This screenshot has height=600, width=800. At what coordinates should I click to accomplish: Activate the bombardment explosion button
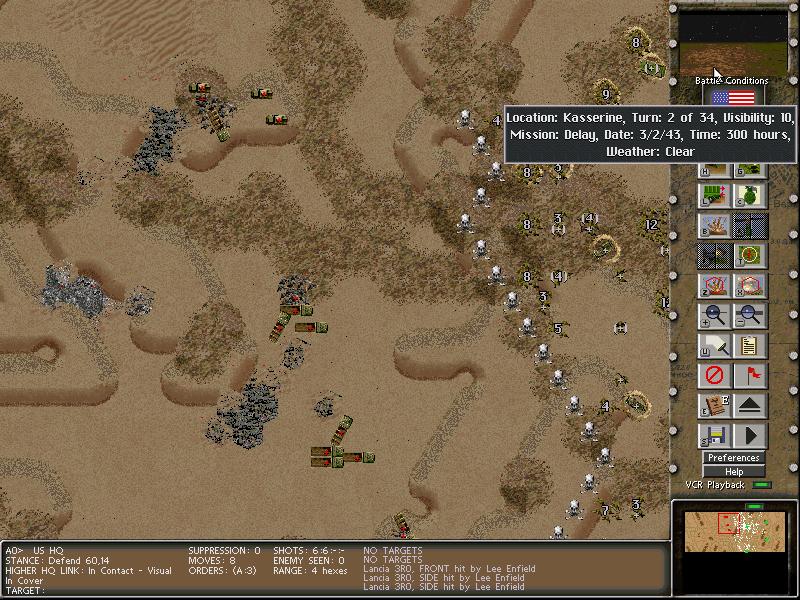[713, 226]
